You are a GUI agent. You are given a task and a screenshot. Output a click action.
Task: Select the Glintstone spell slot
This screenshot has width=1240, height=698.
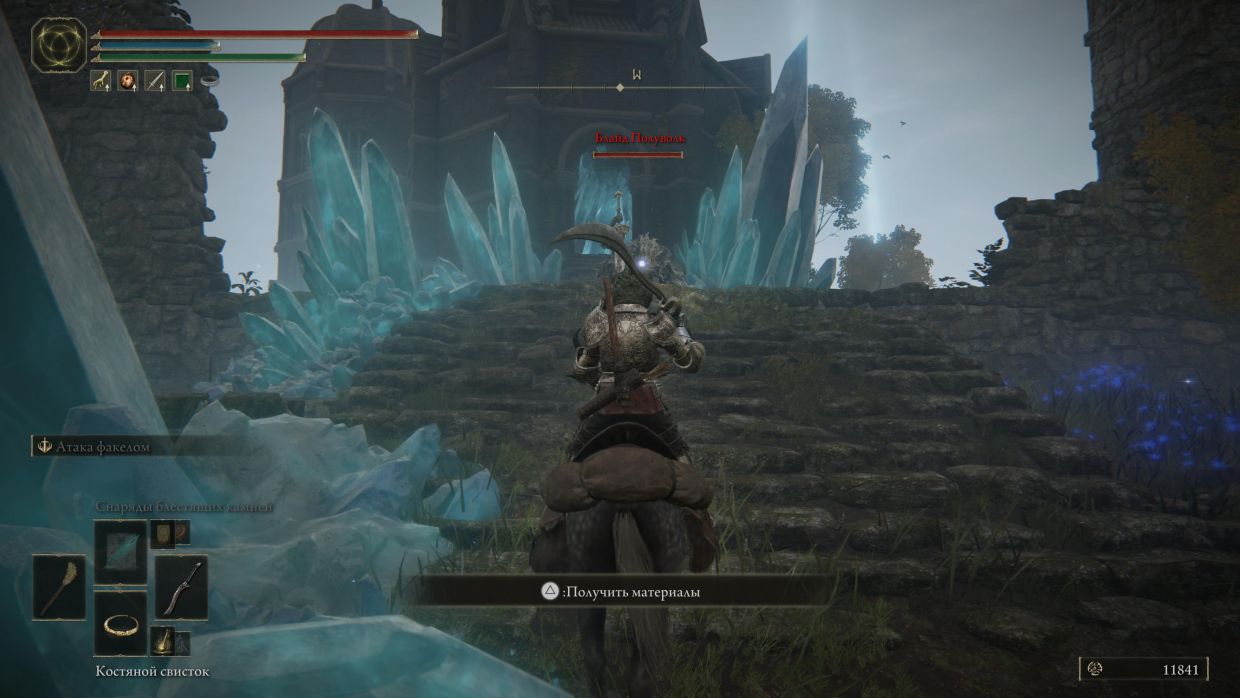[121, 552]
